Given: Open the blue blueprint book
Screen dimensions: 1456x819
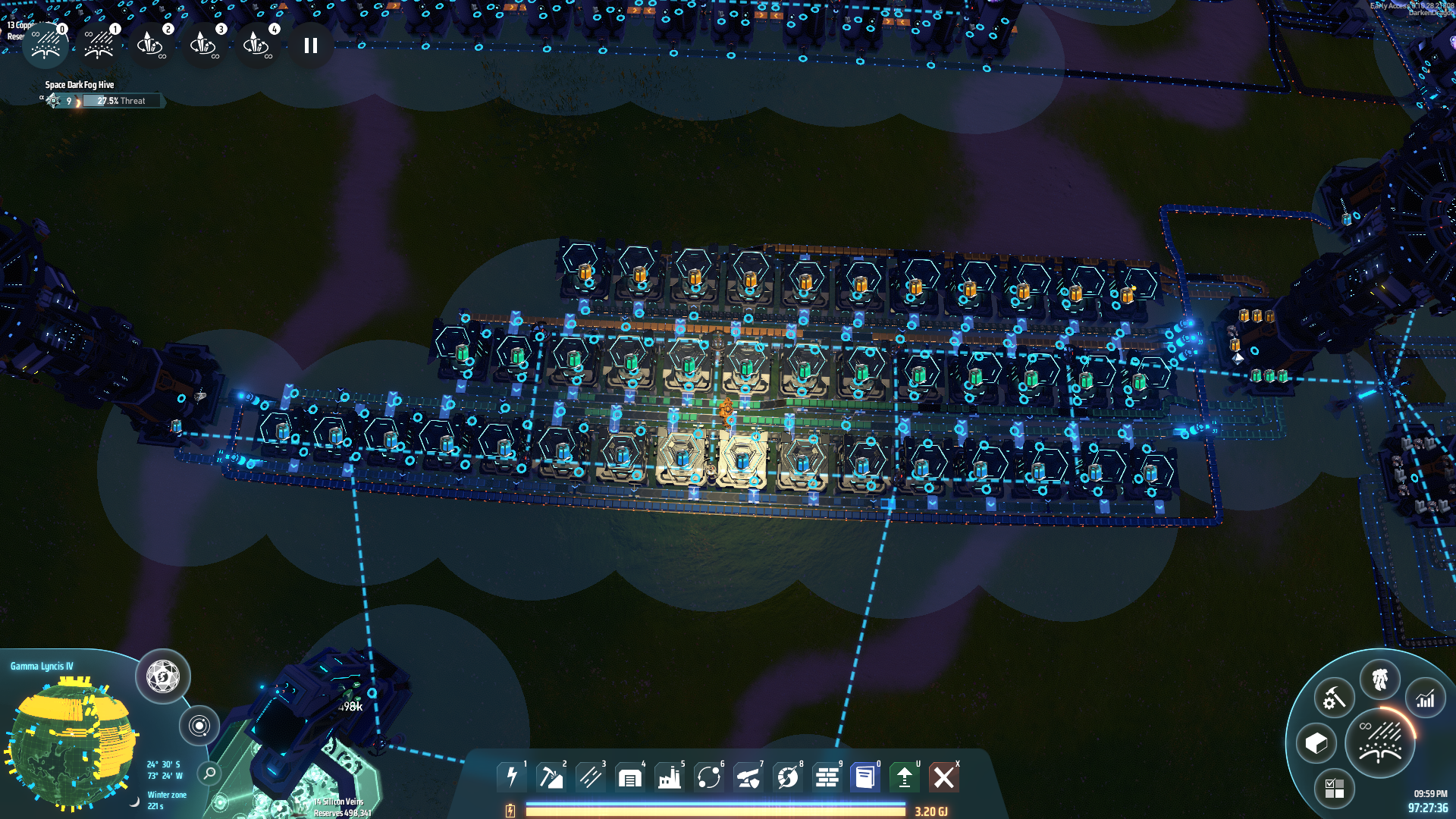Looking at the screenshot, I should pyautogui.click(x=865, y=777).
